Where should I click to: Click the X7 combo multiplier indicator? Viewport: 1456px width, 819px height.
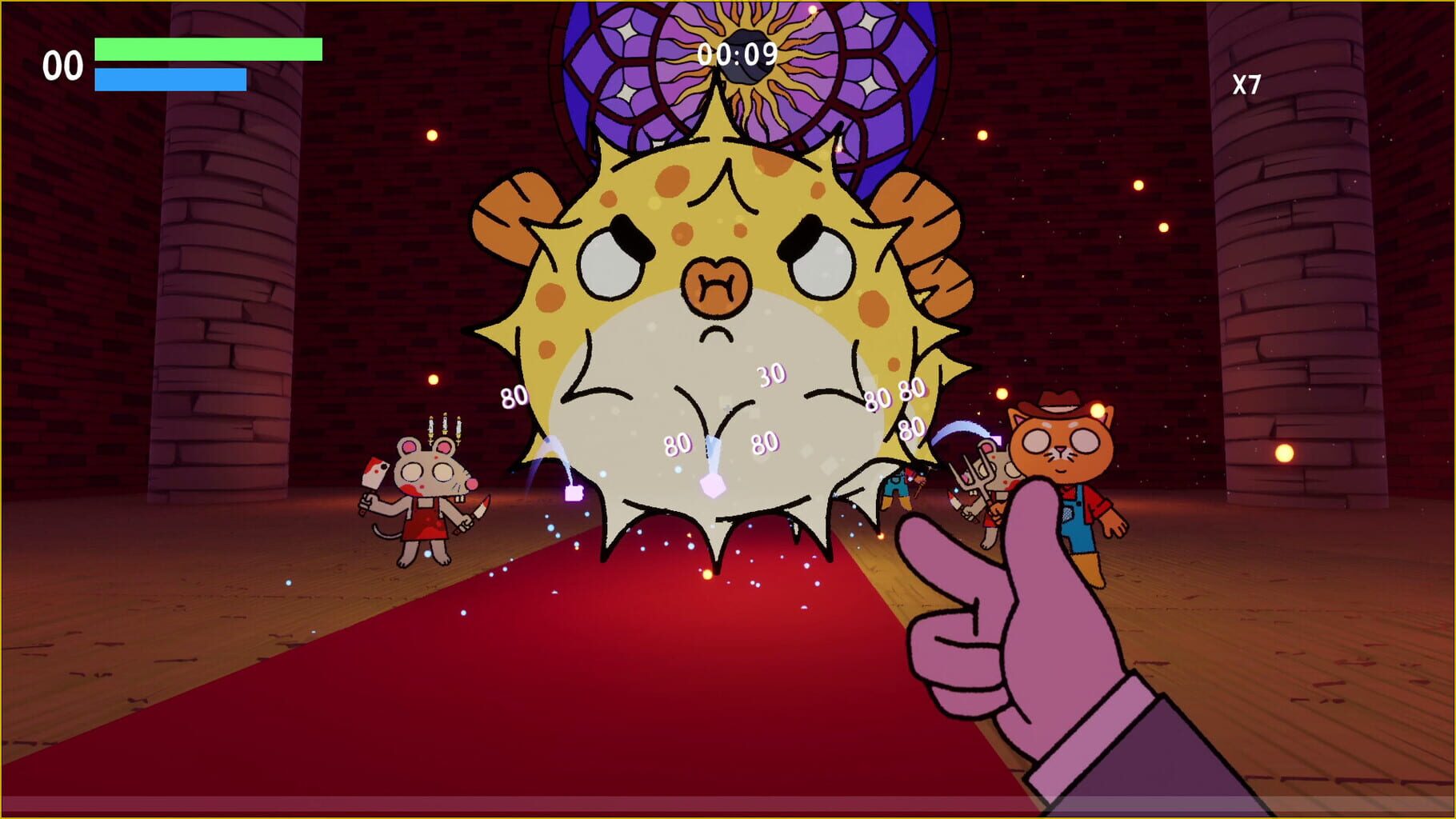[x=1247, y=83]
